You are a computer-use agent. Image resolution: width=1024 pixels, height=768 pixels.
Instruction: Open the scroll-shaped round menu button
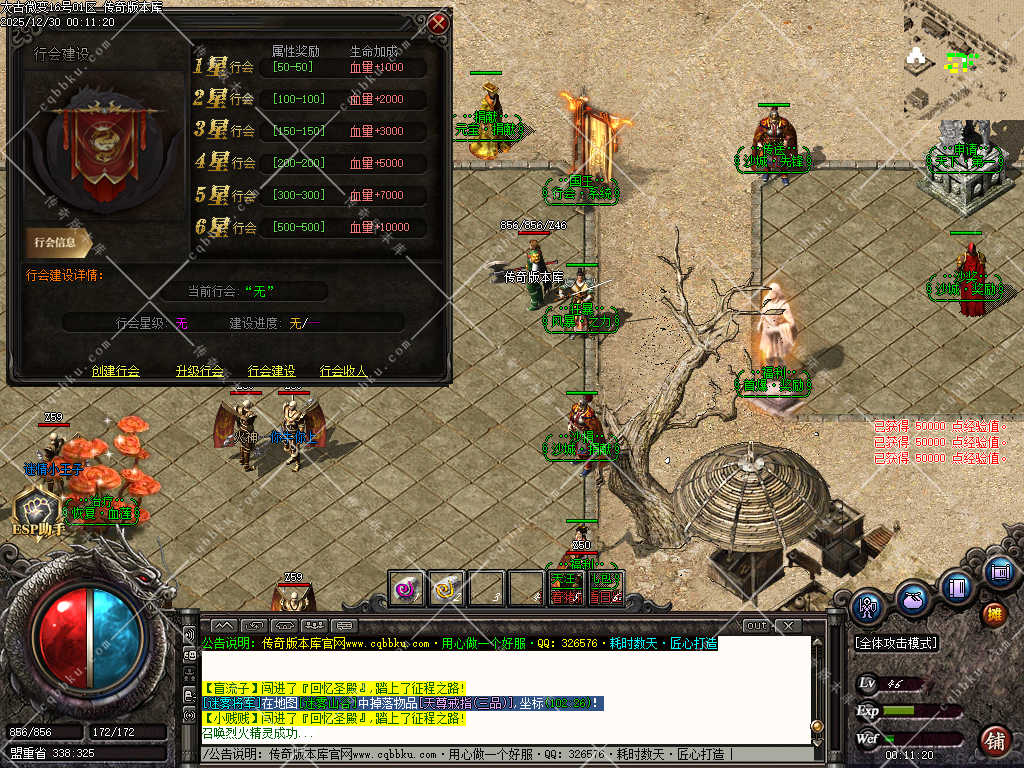tap(999, 571)
